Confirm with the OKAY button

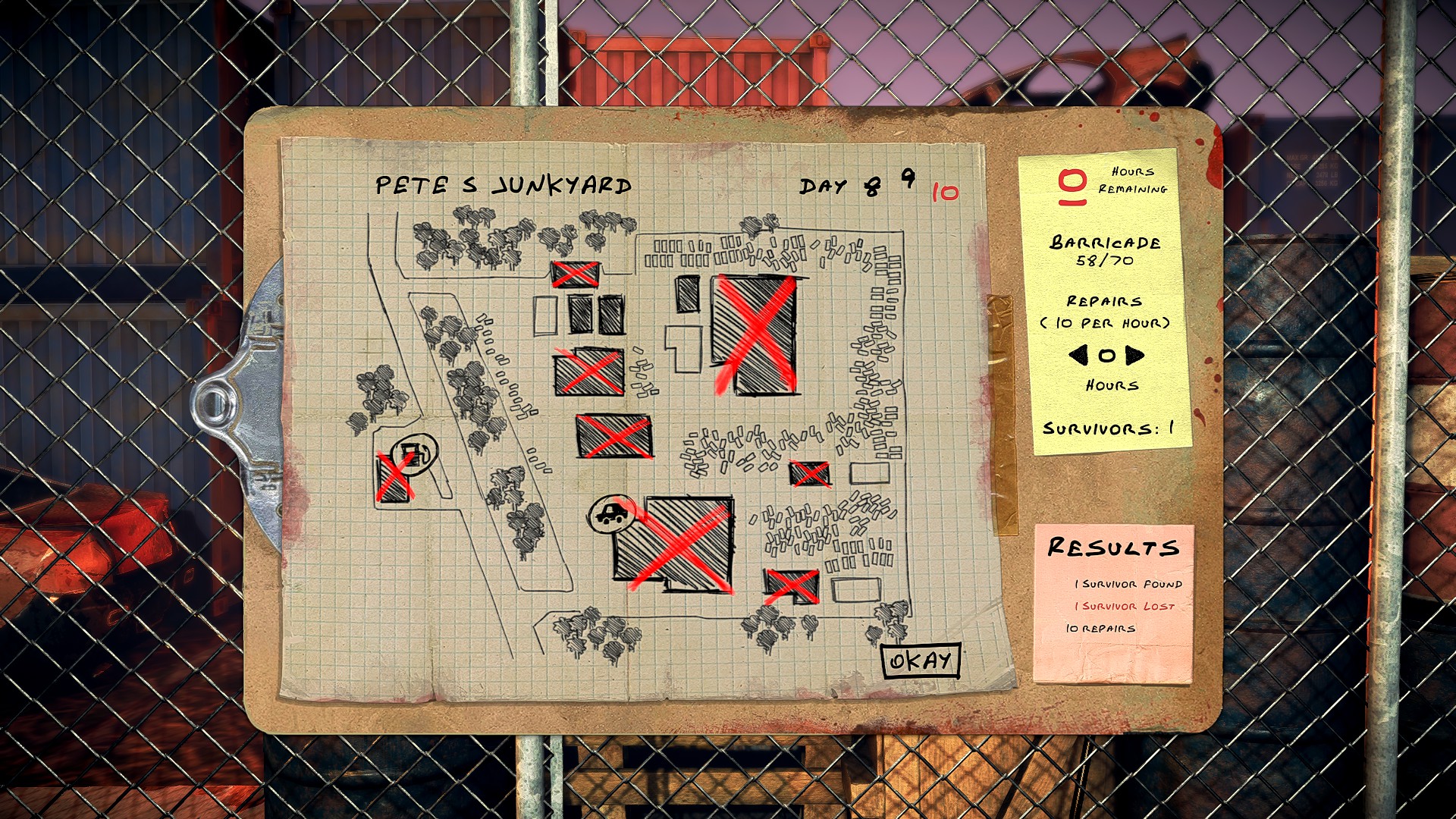(x=921, y=661)
